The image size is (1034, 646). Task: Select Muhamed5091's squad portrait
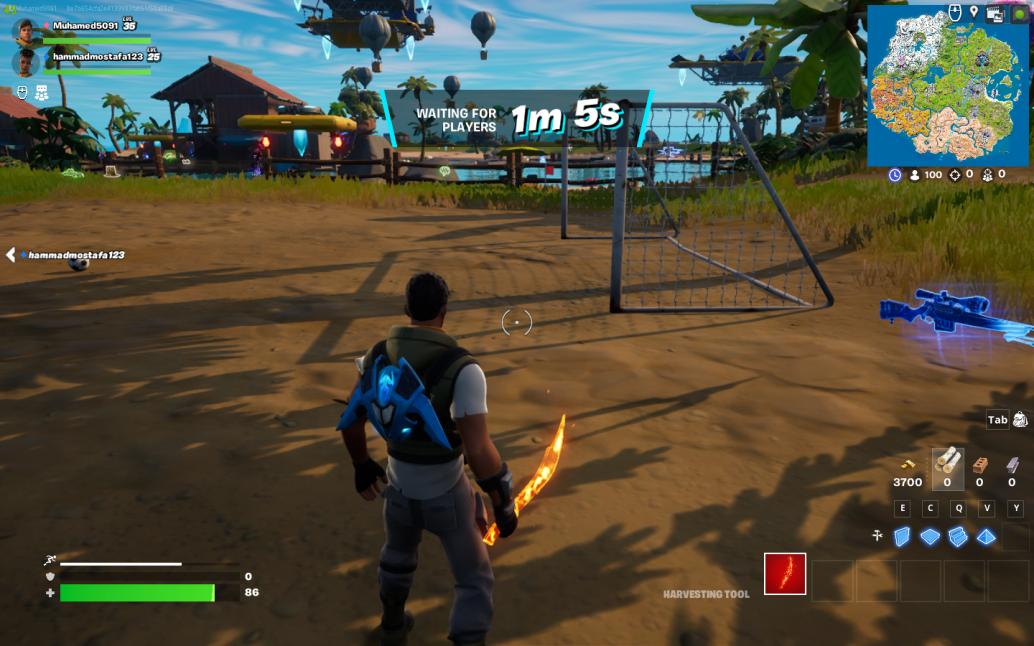[x=26, y=30]
